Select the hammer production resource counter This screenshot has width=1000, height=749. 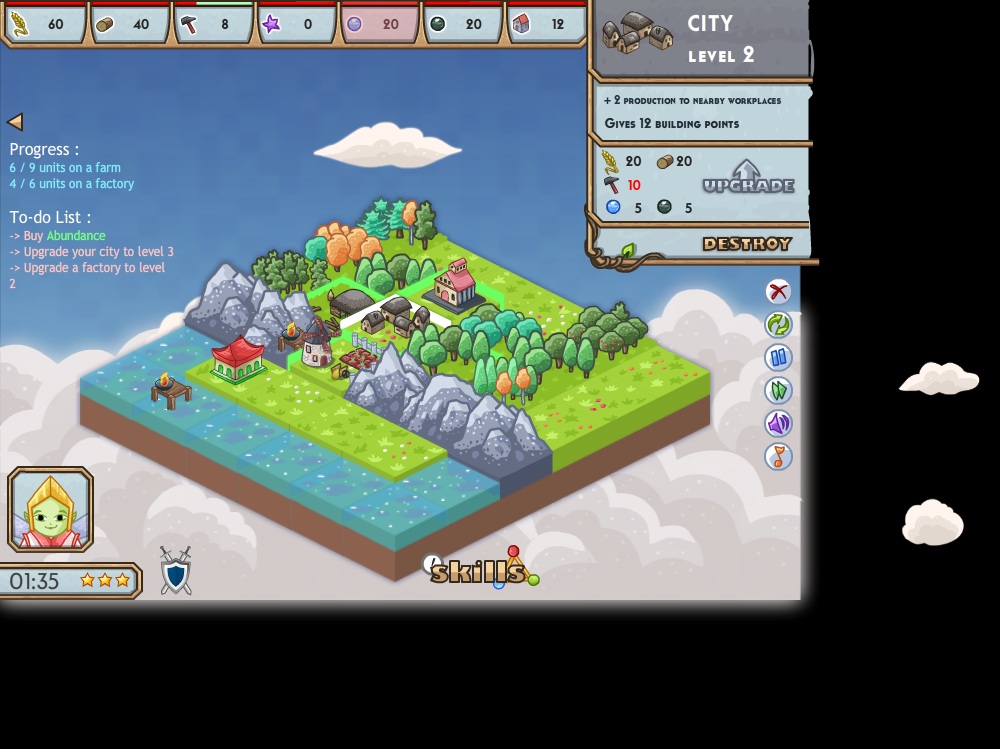pos(213,24)
